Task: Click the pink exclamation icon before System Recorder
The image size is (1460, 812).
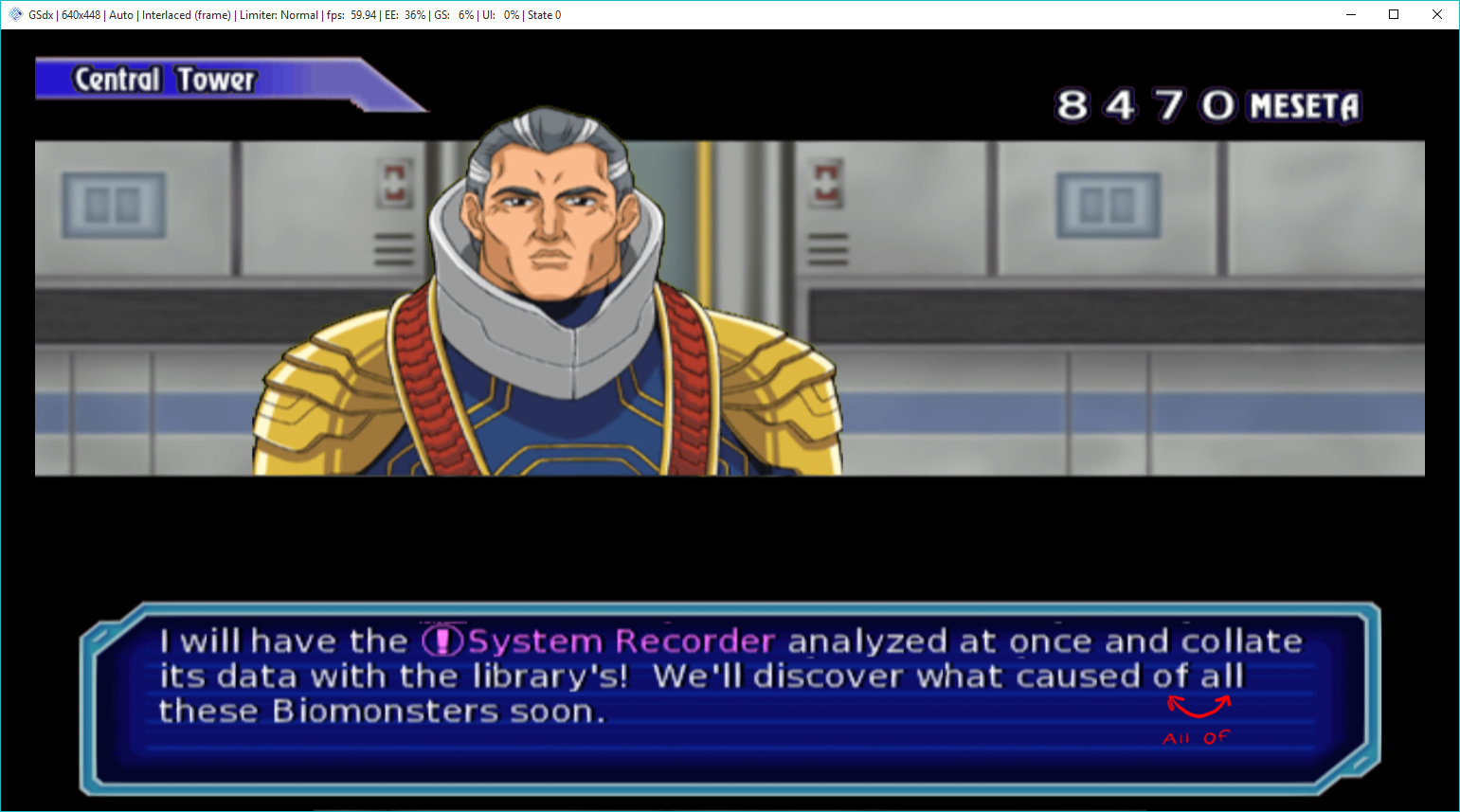Action: click(442, 641)
